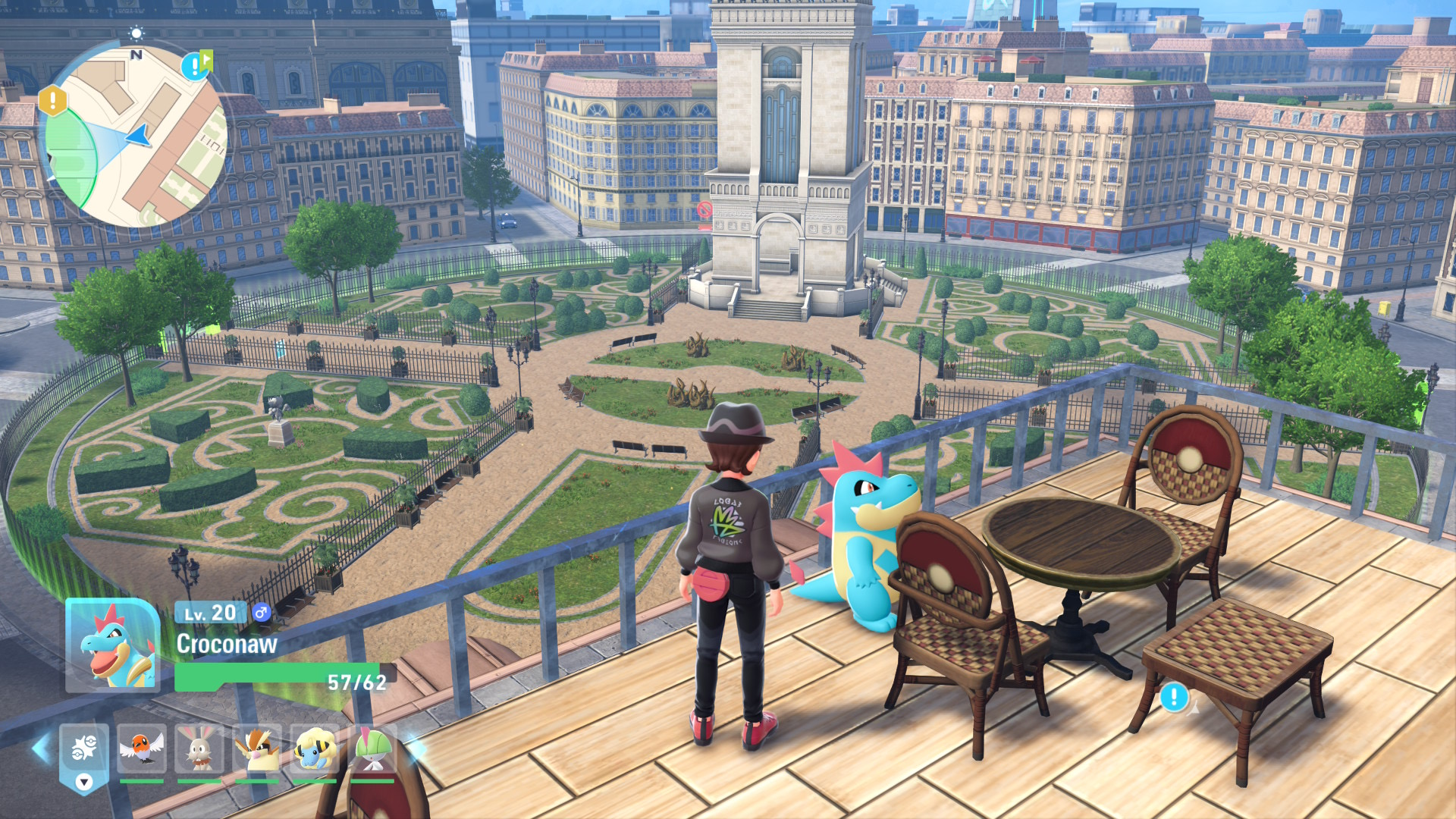Select Bunnelby from the party bar
This screenshot has height=819, width=1456.
click(199, 748)
